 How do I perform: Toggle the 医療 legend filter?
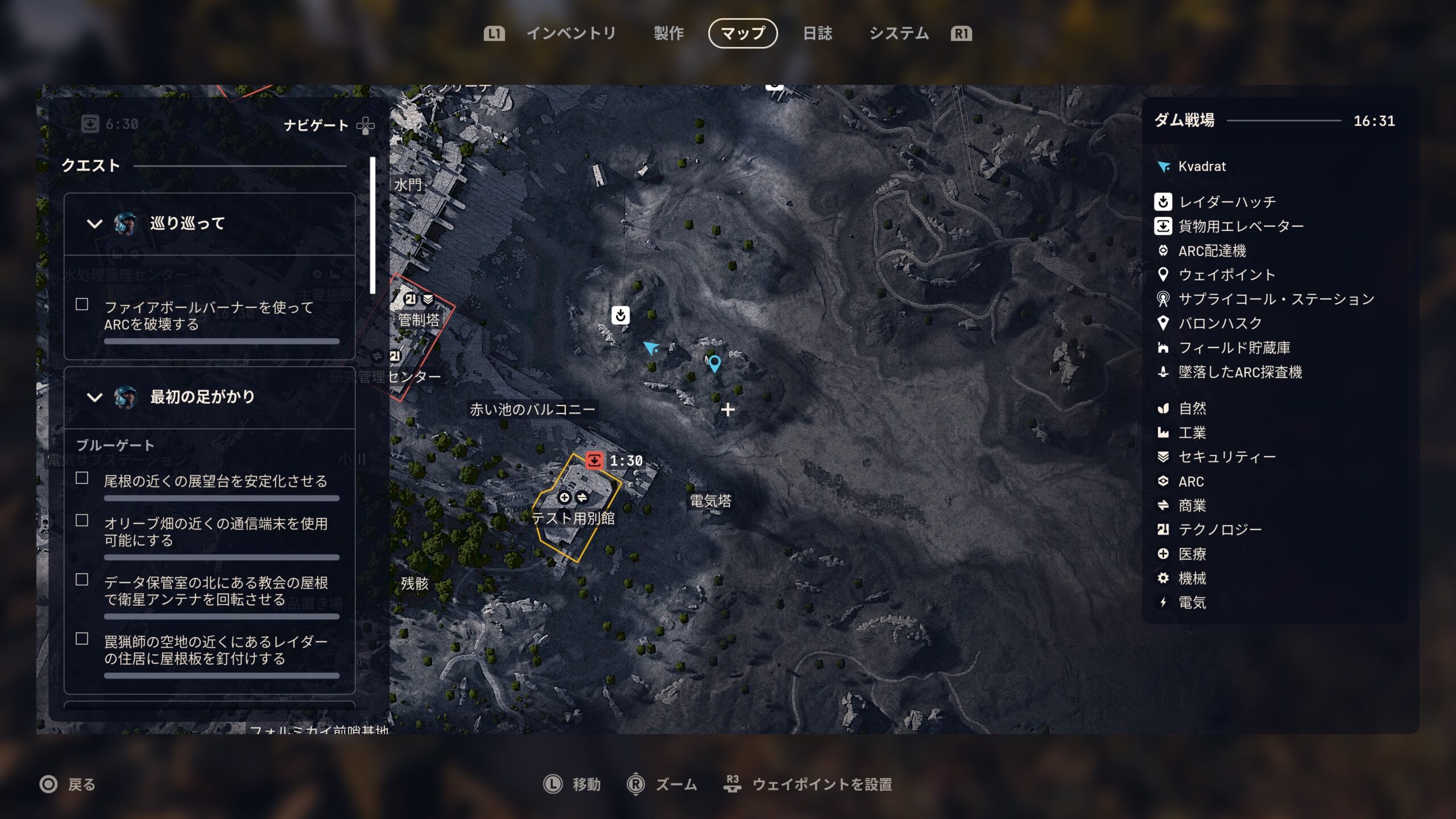click(x=1191, y=554)
